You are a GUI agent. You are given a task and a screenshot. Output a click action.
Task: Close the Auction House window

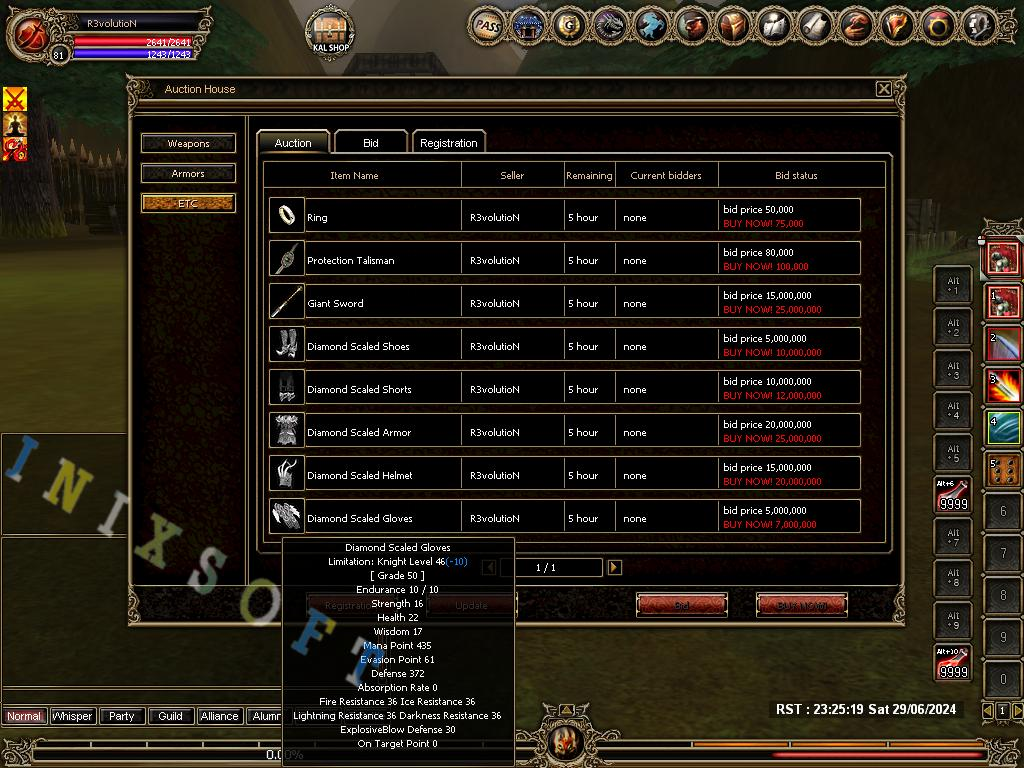point(884,89)
